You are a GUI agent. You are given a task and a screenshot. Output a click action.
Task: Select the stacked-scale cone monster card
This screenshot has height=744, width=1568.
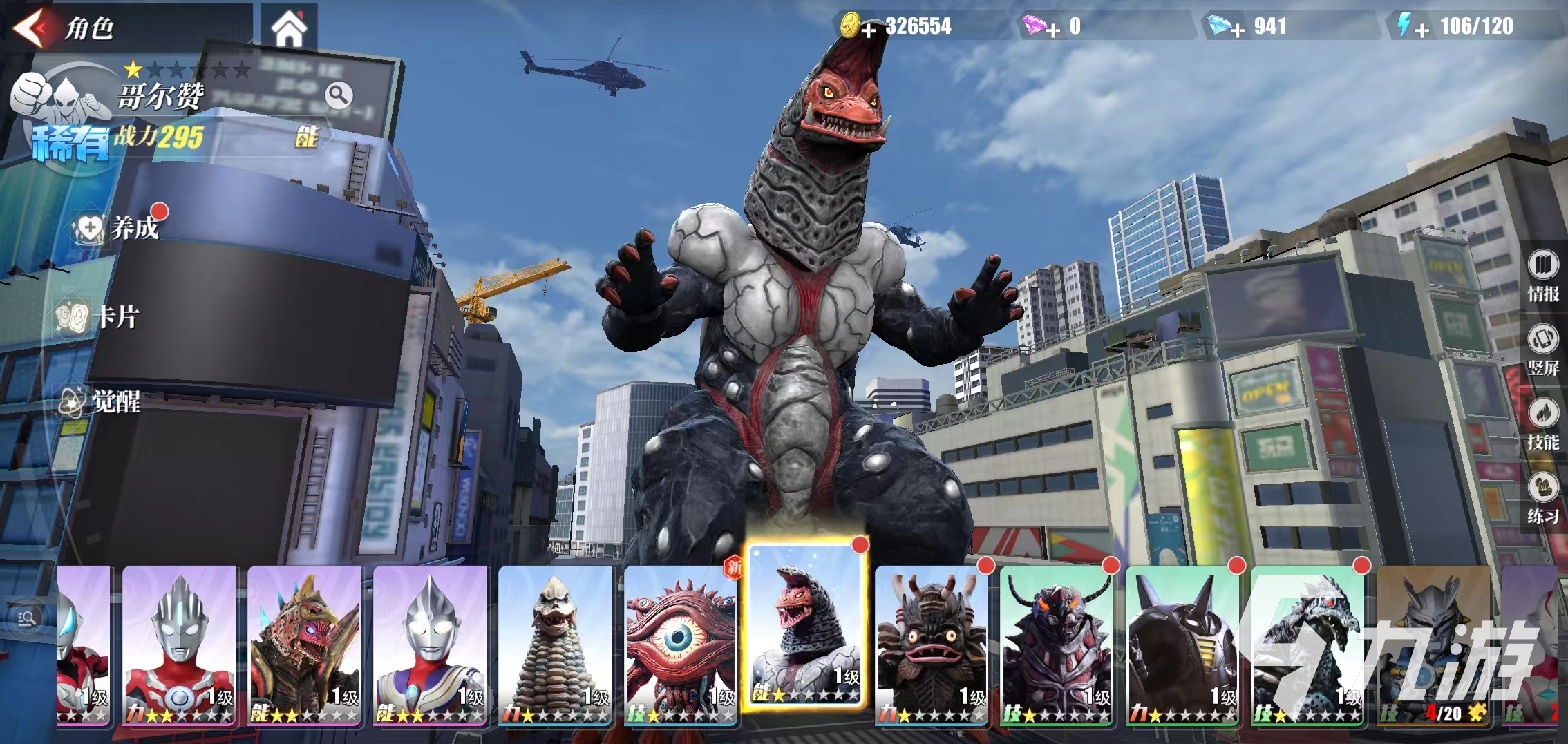(x=555, y=645)
